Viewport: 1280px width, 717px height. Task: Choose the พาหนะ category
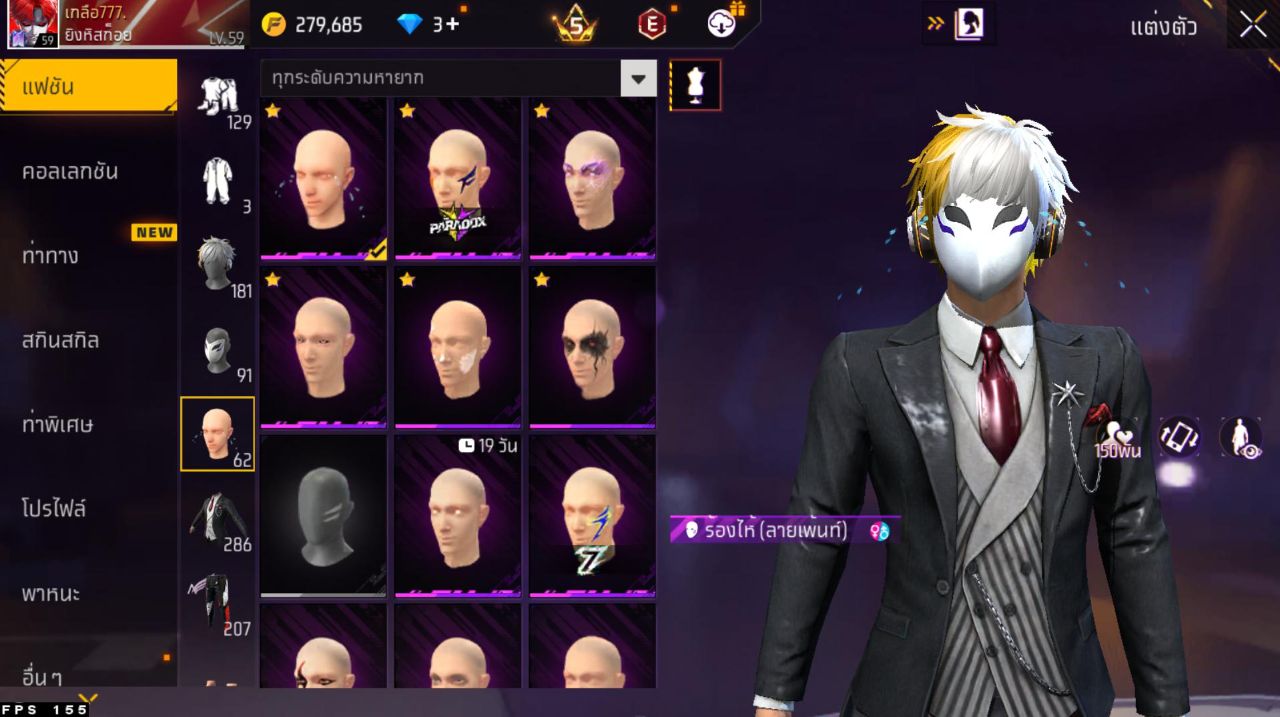coord(51,593)
